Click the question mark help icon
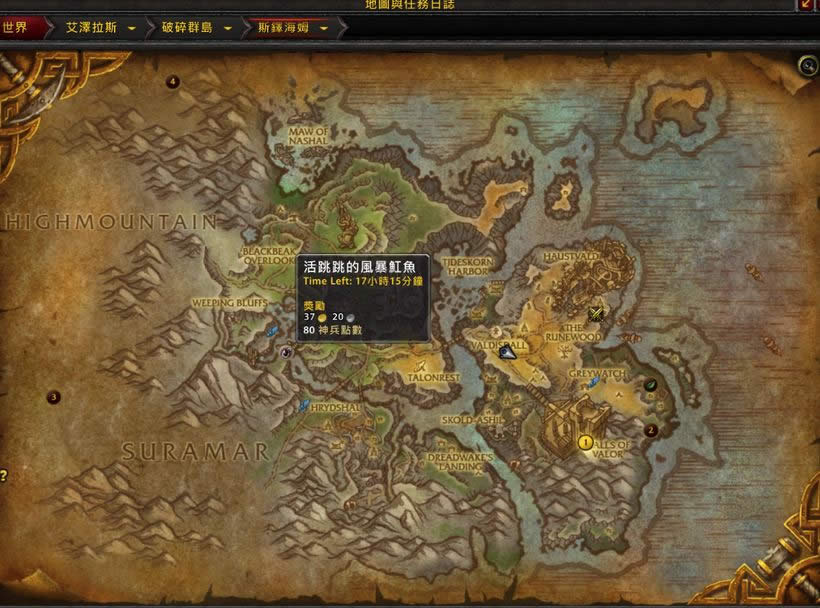This screenshot has width=820, height=608. click(4, 476)
